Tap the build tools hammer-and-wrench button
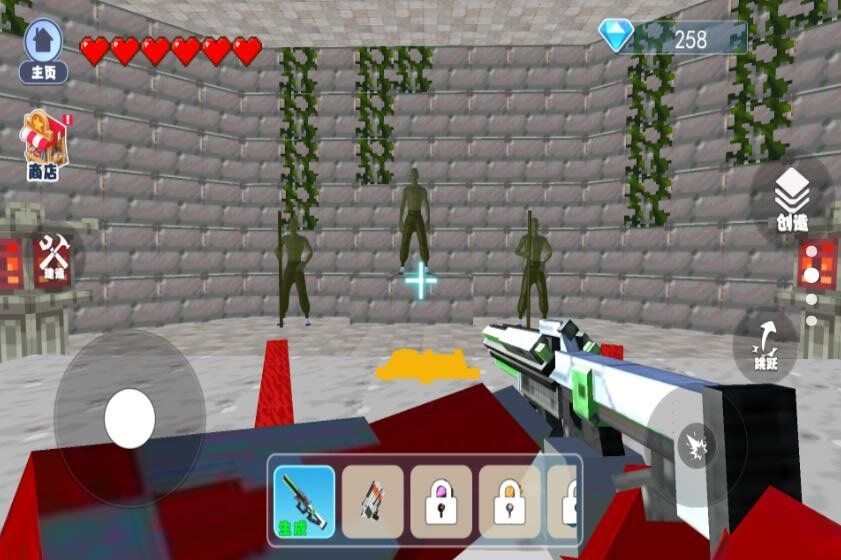Image resolution: width=841 pixels, height=560 pixels. tap(53, 256)
